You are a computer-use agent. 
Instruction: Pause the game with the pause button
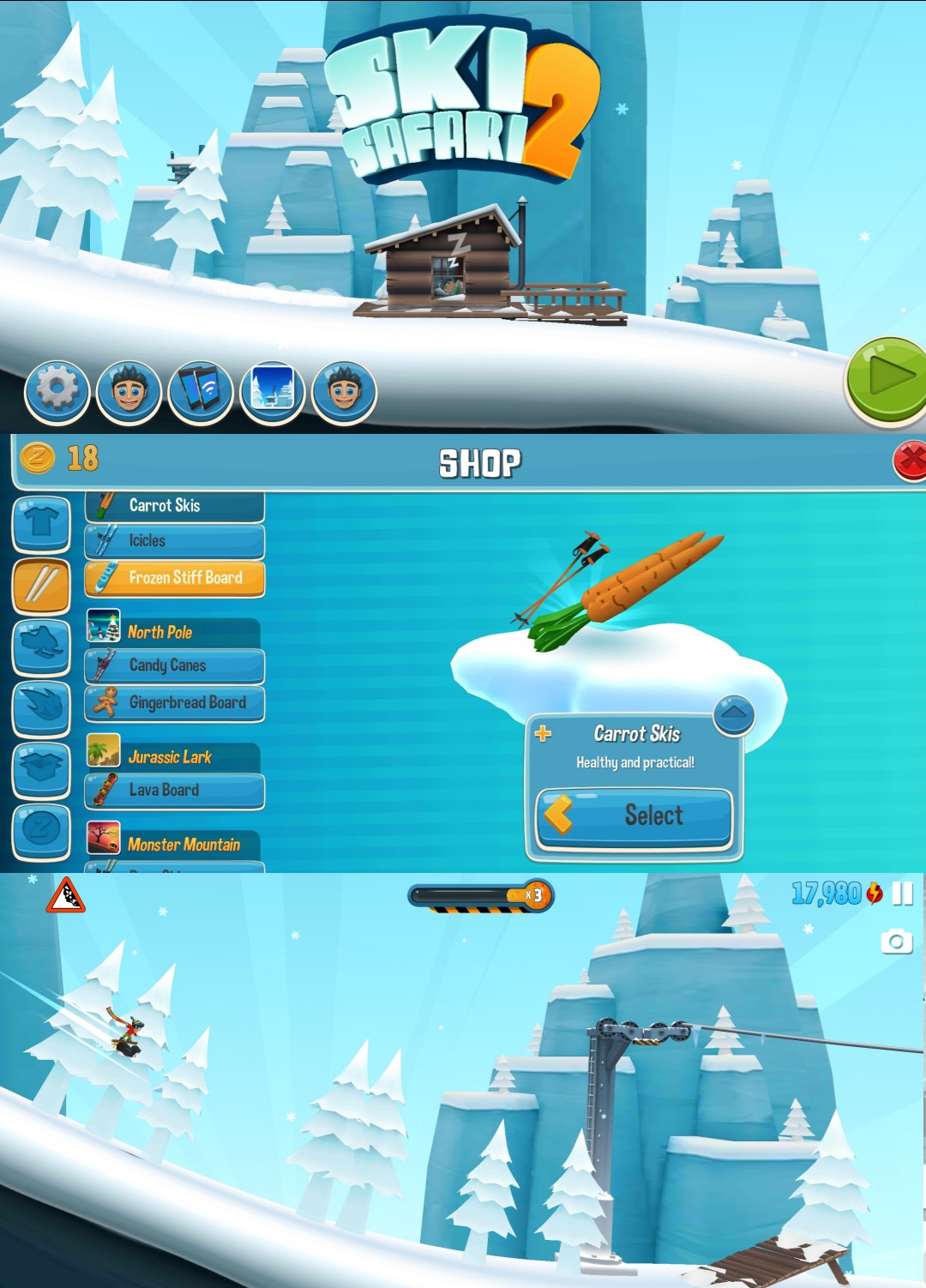tap(902, 894)
